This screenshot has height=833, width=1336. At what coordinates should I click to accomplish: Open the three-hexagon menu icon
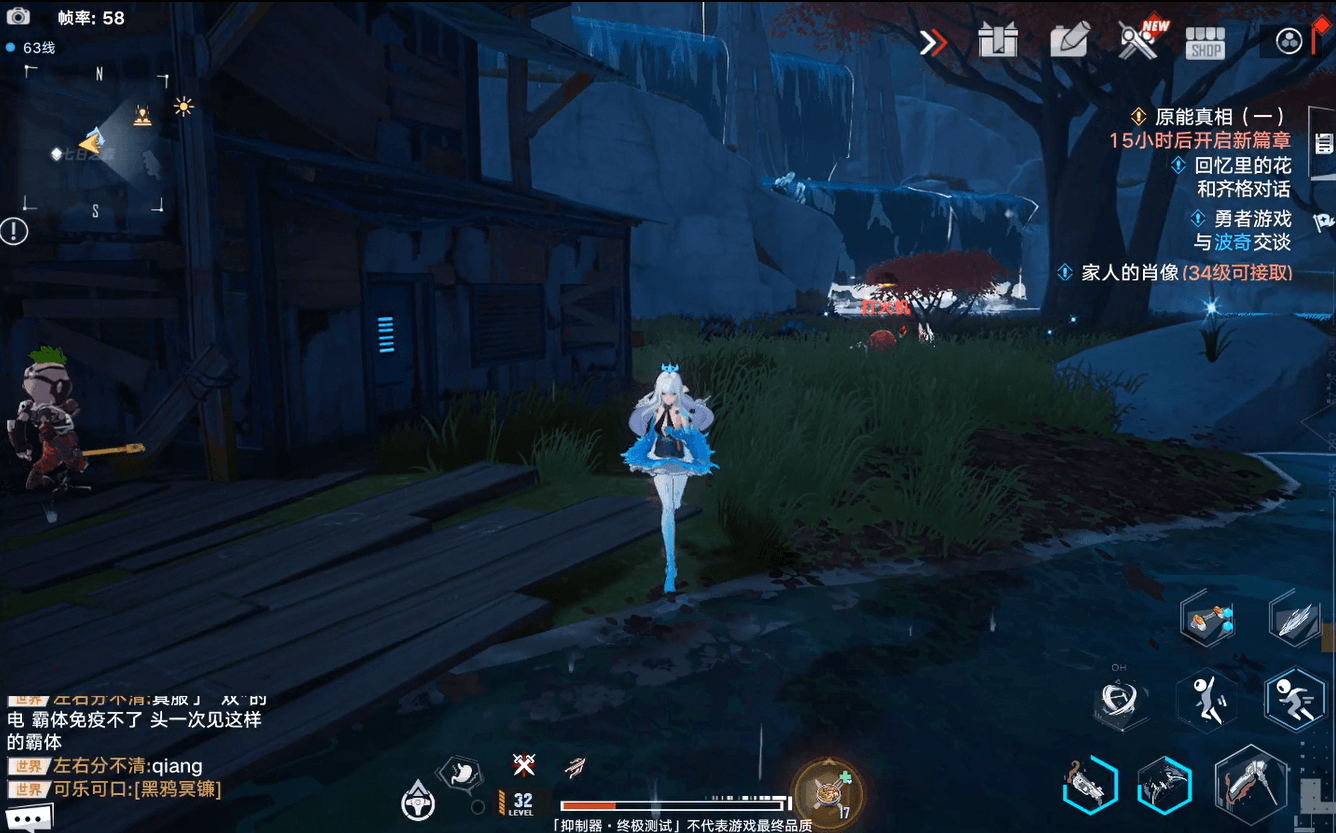1289,41
